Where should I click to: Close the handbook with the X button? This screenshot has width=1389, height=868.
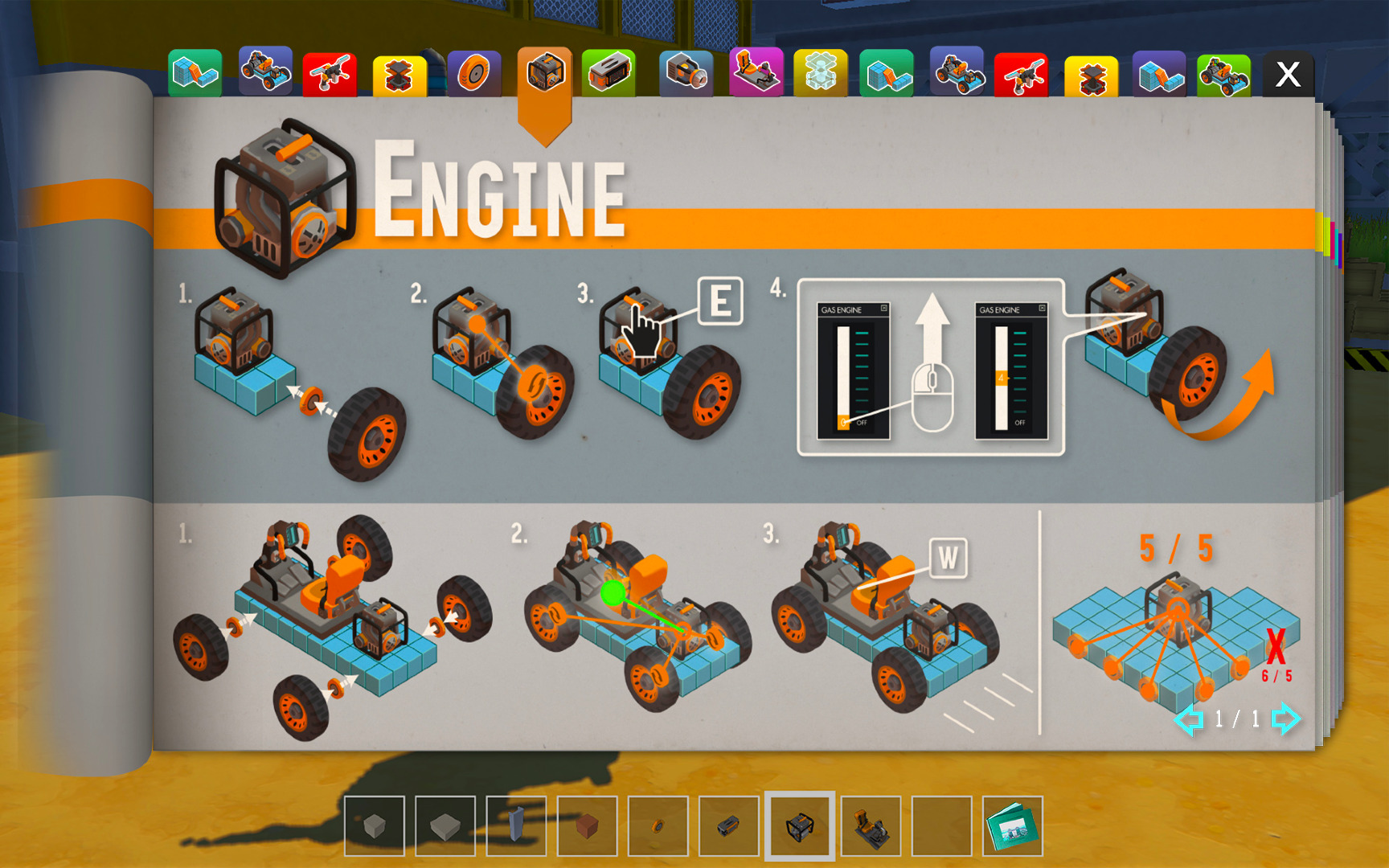point(1288,75)
